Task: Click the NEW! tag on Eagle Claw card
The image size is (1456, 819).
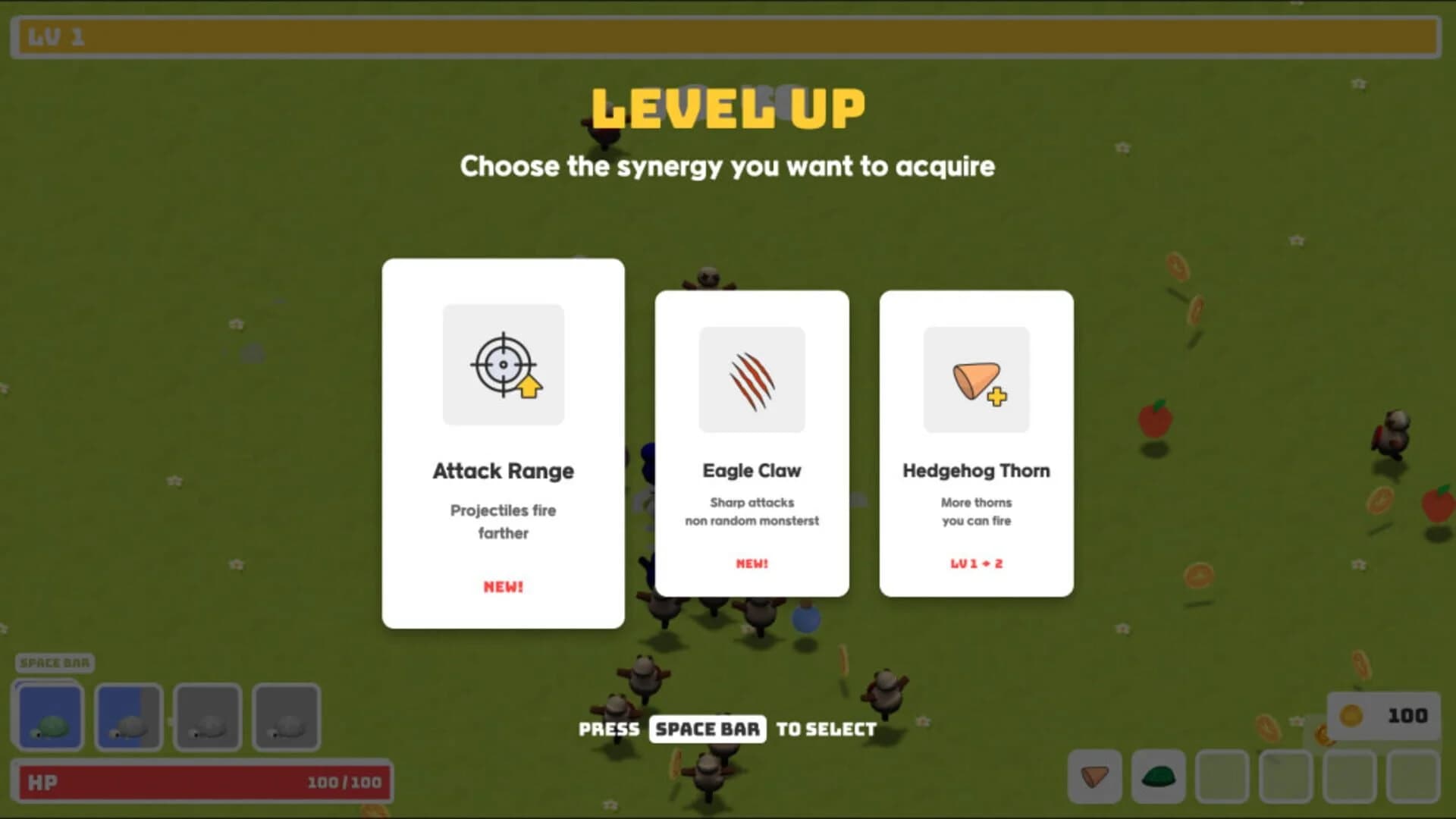Action: pyautogui.click(x=752, y=563)
